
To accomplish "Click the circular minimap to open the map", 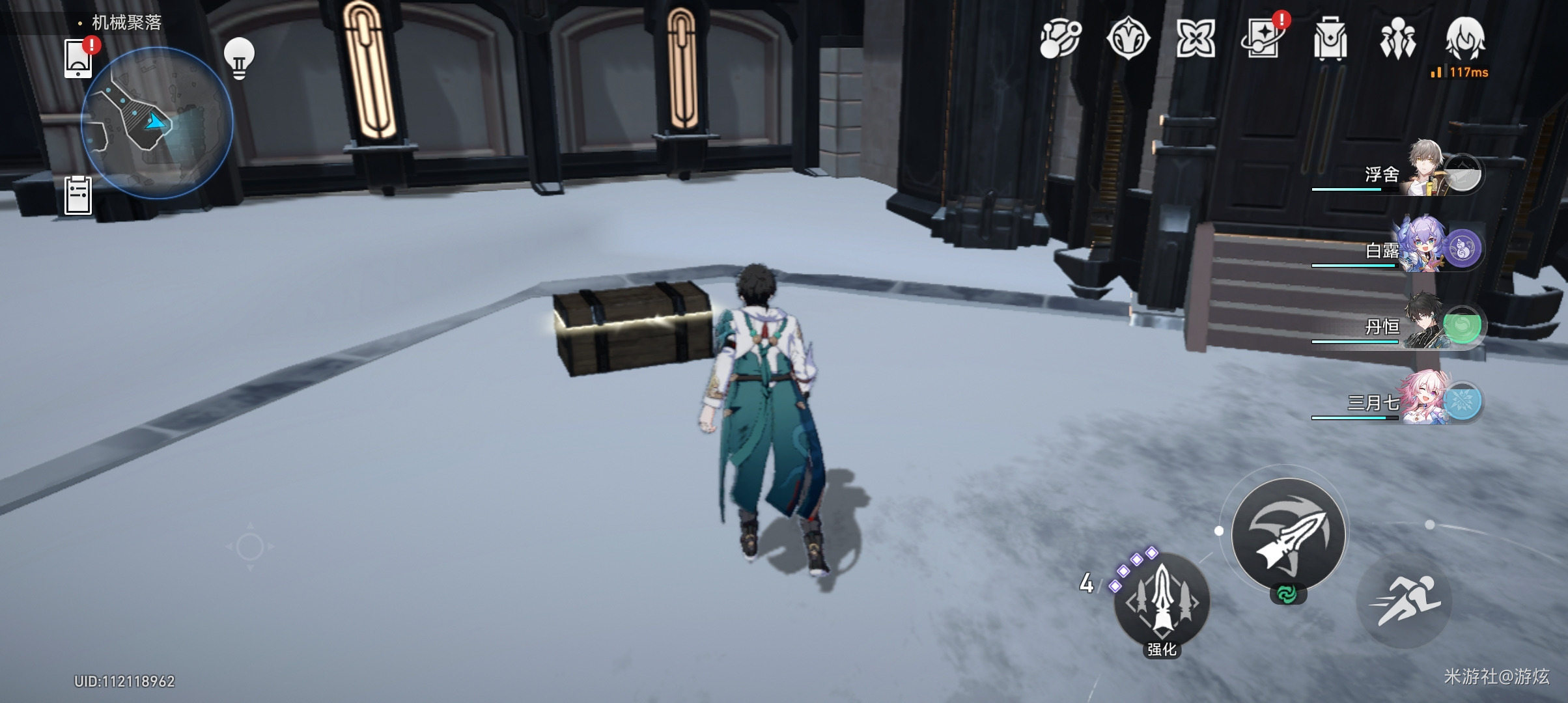I will pyautogui.click(x=157, y=122).
